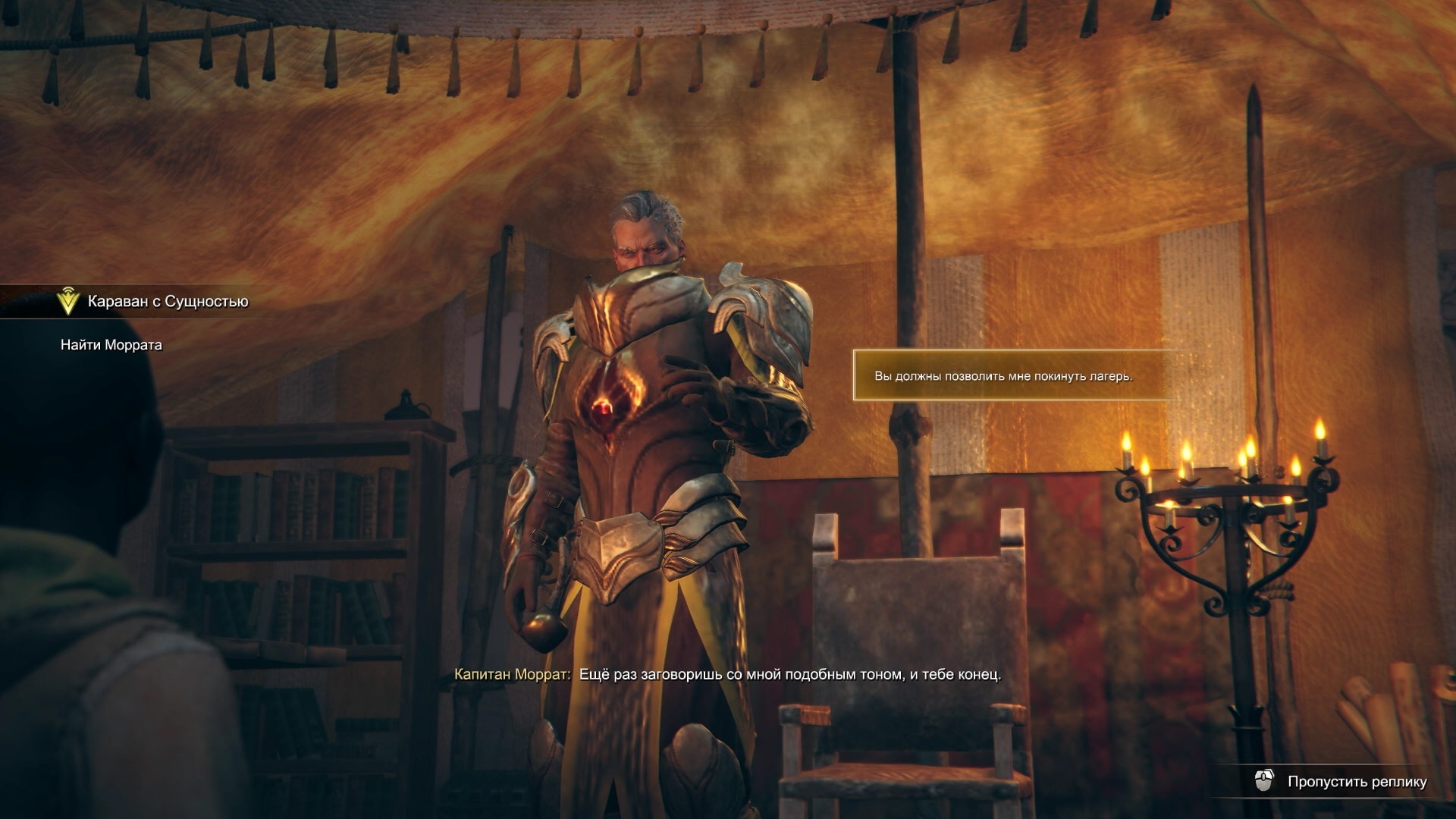Select the "Караван с Сущностью" quest tracker
The width and height of the screenshot is (1456, 819).
click(x=168, y=302)
